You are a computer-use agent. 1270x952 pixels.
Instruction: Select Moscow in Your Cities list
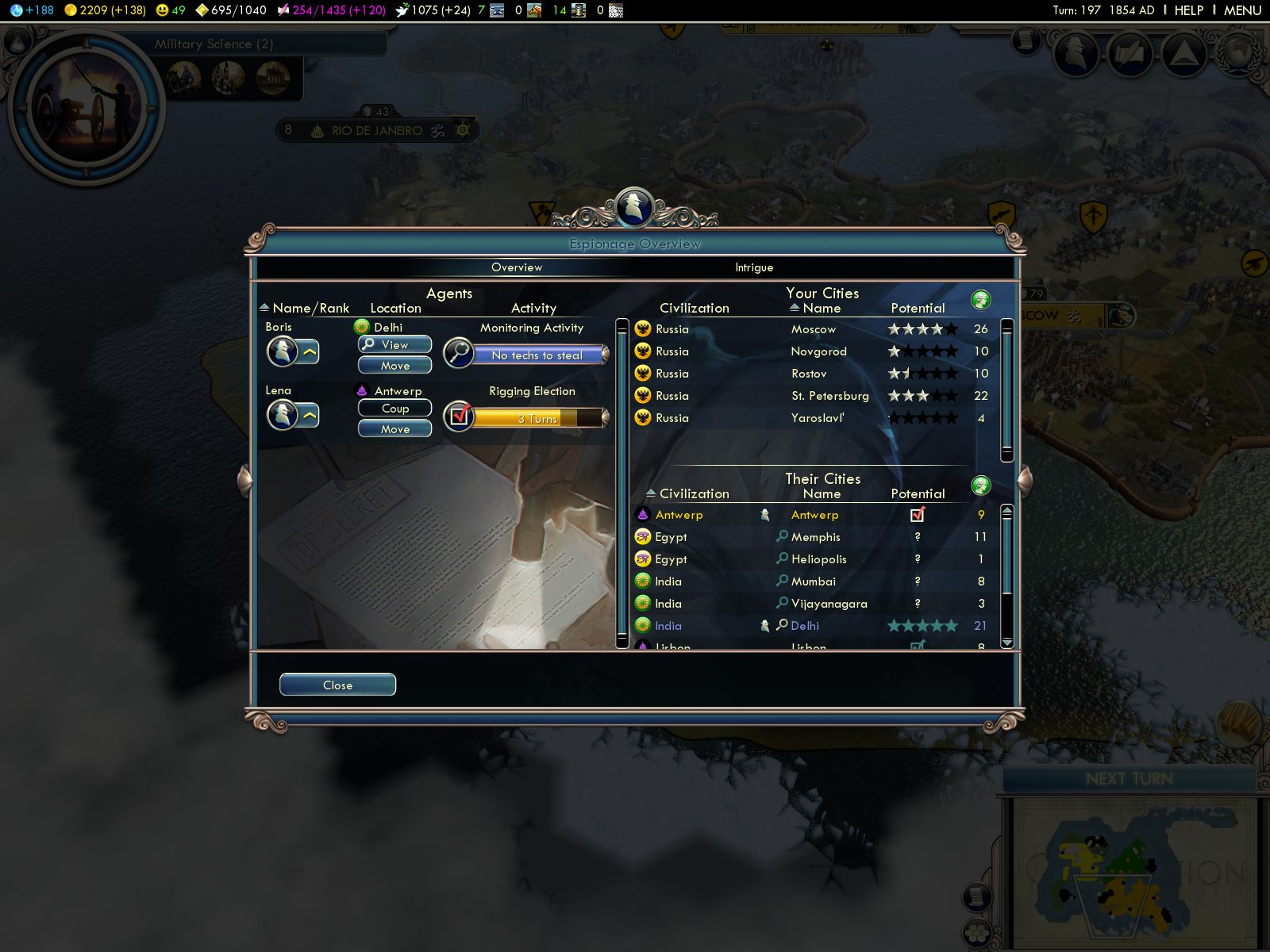tap(814, 329)
